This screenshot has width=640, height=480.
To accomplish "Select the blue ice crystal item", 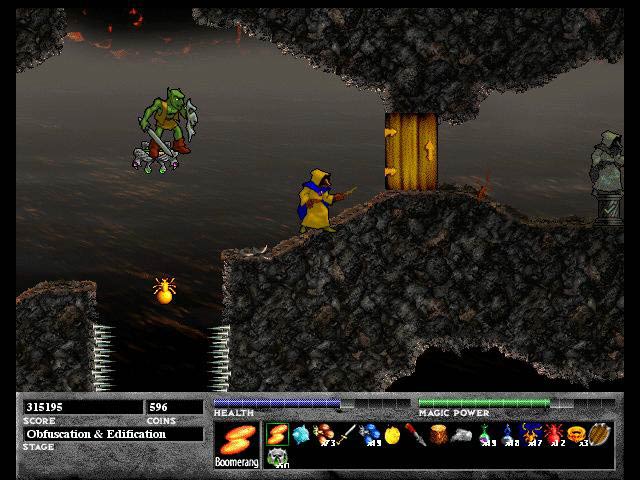I will tap(300, 435).
